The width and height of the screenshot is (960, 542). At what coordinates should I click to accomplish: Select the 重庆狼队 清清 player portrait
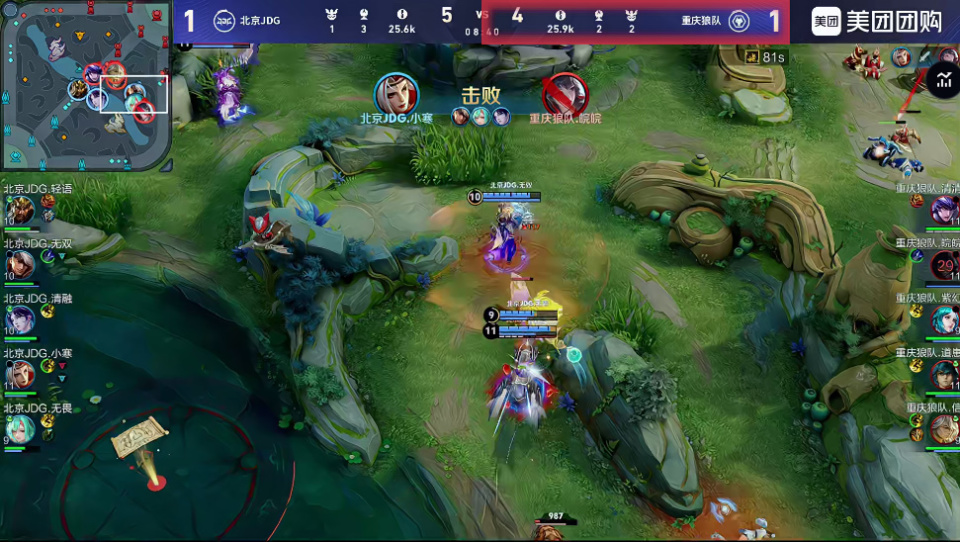(x=944, y=210)
